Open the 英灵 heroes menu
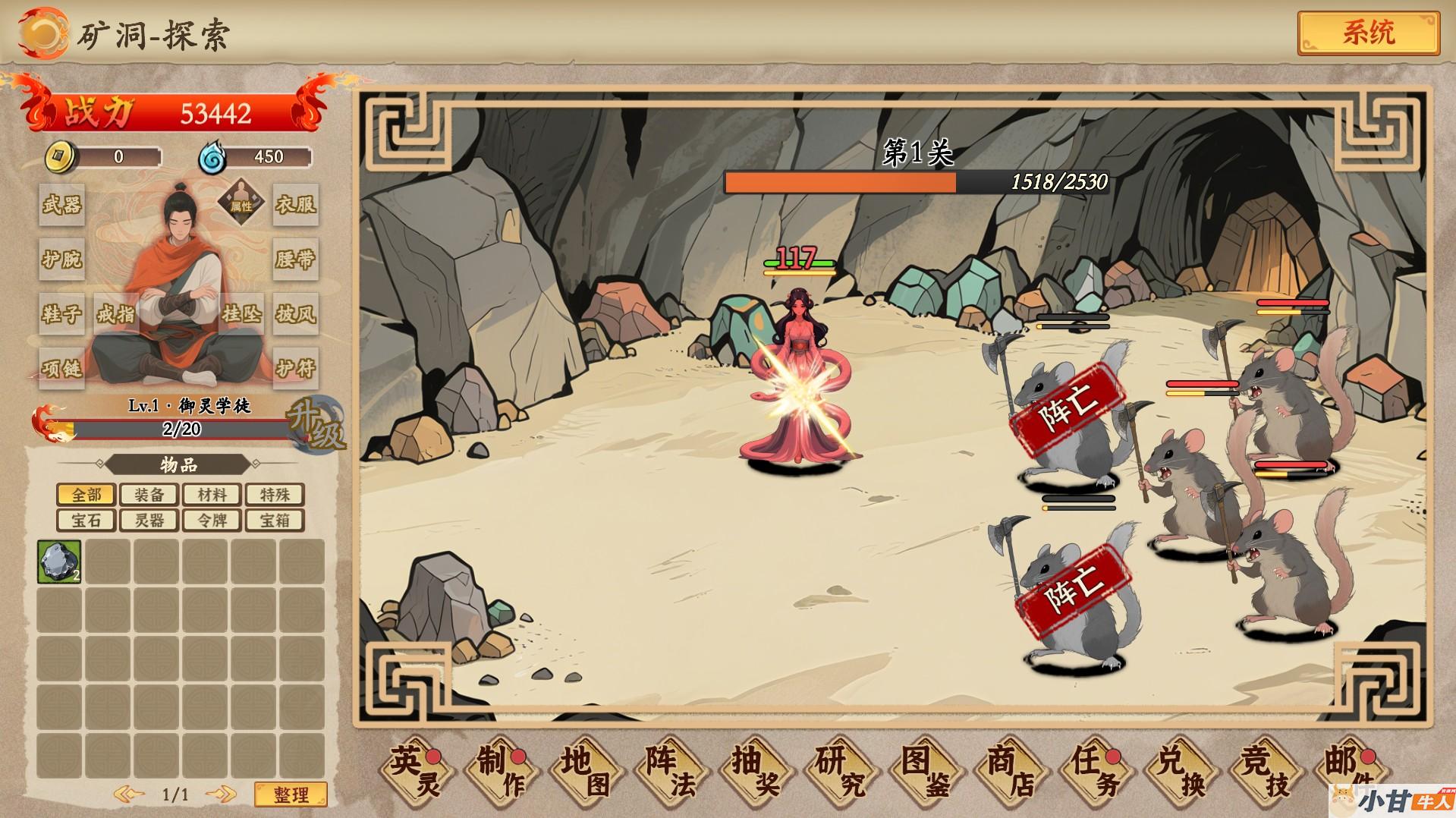Viewport: 1456px width, 818px height. 417,771
